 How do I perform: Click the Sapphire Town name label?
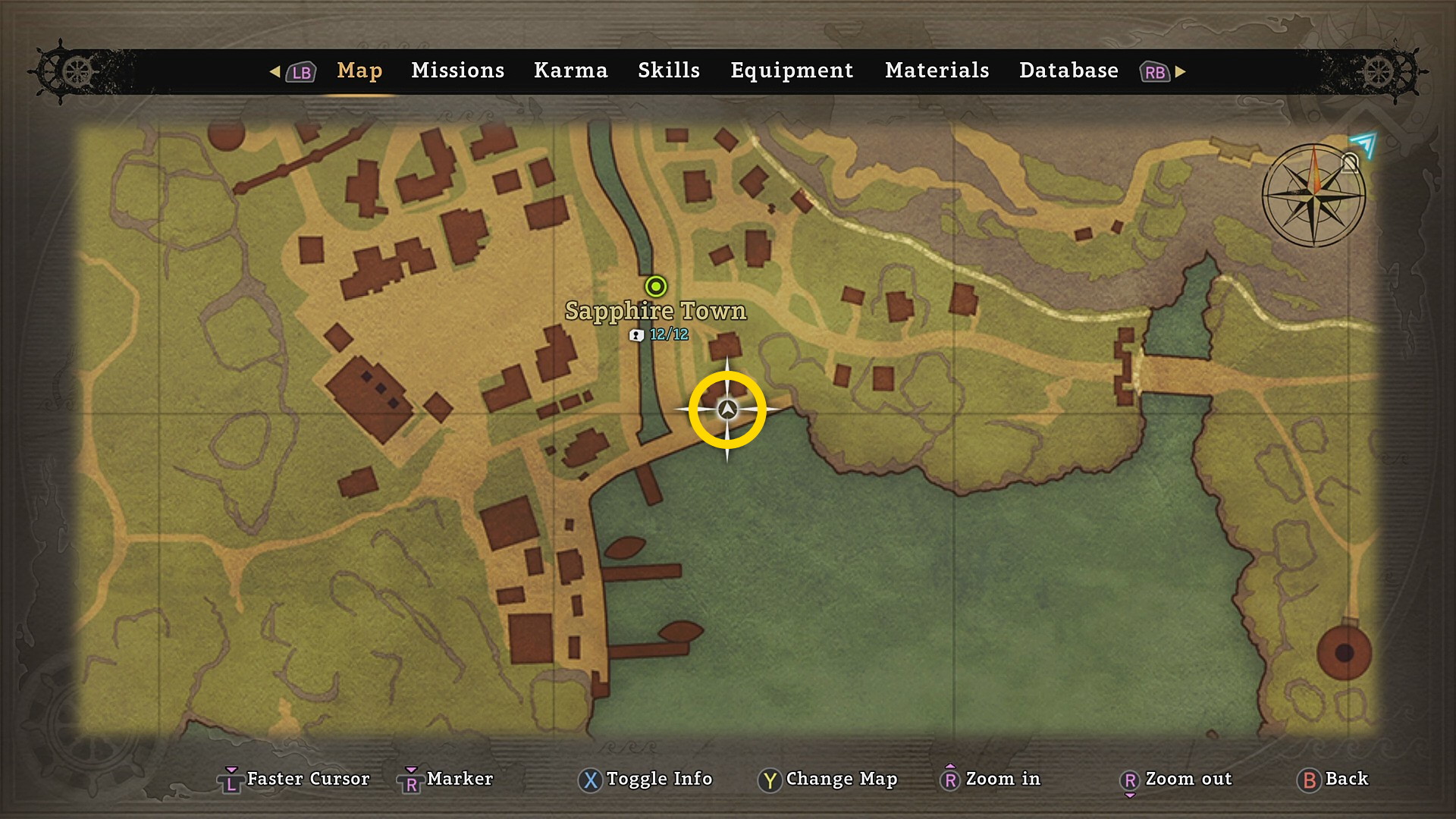tap(656, 311)
